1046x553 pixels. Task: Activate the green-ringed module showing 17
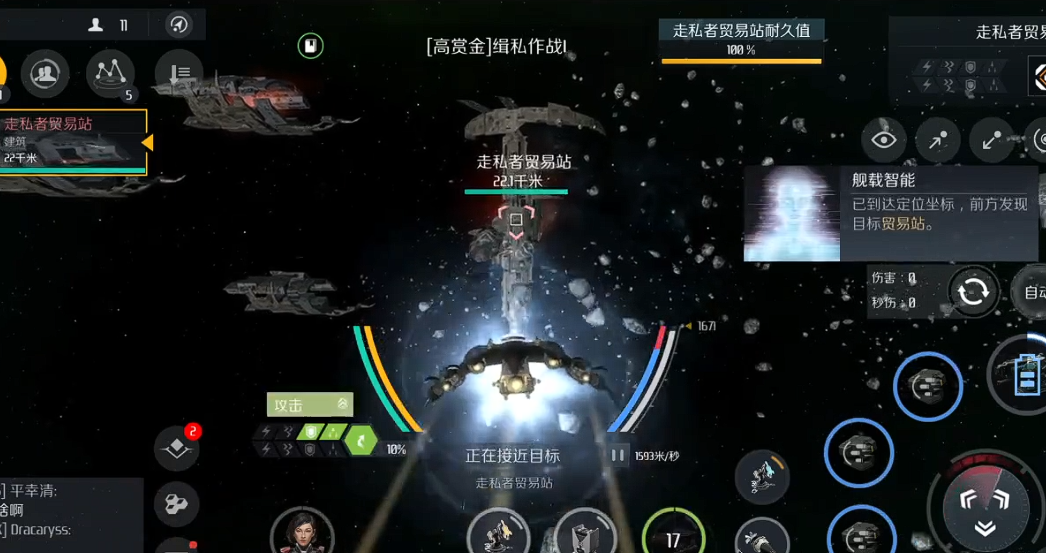pyautogui.click(x=672, y=535)
